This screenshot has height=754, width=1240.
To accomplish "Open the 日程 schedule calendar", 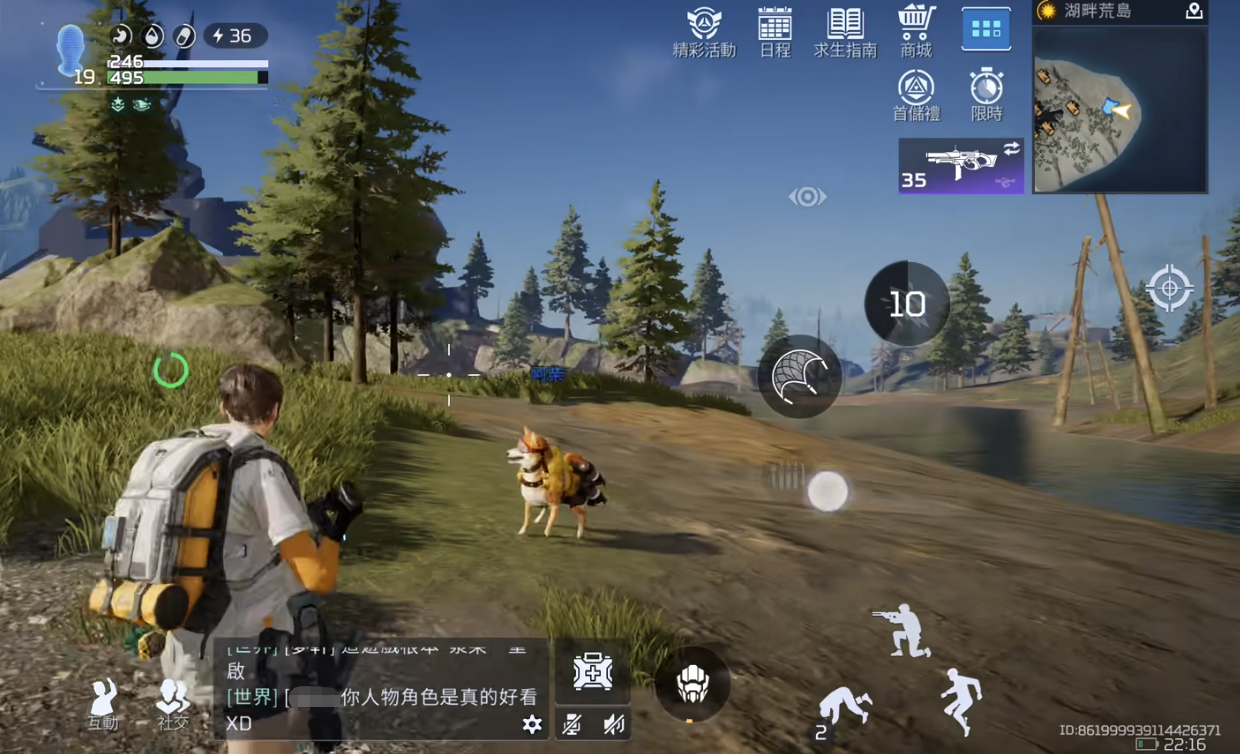I will tap(775, 32).
